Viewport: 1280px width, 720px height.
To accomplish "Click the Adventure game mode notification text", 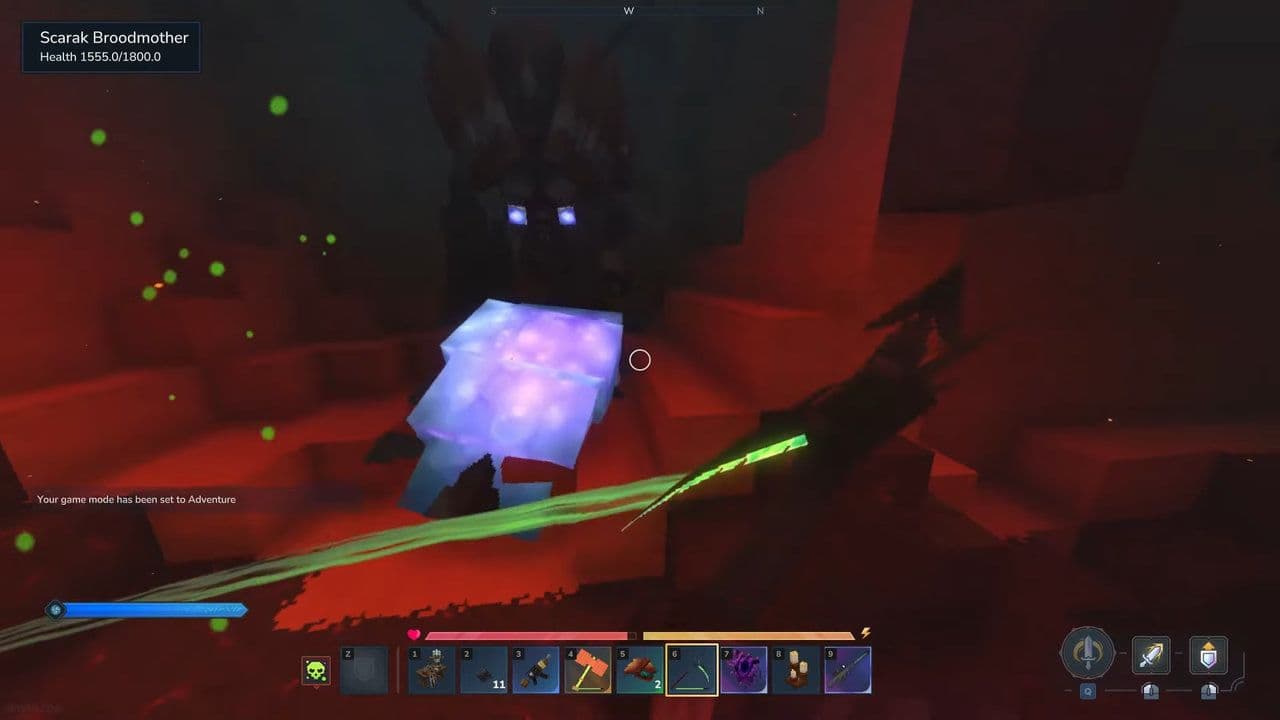I will pyautogui.click(x=136, y=499).
